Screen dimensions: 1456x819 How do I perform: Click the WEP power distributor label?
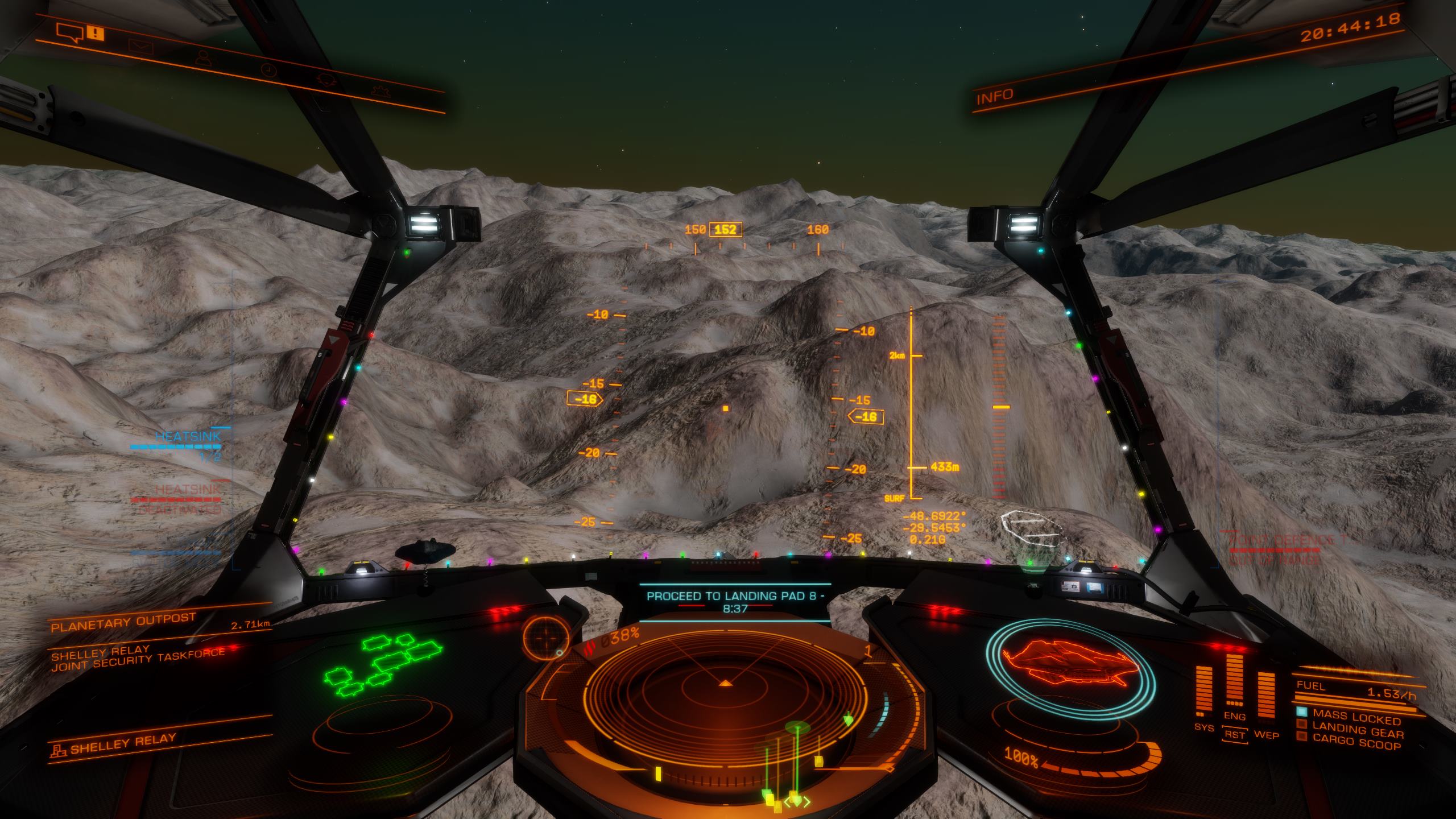tap(1266, 735)
